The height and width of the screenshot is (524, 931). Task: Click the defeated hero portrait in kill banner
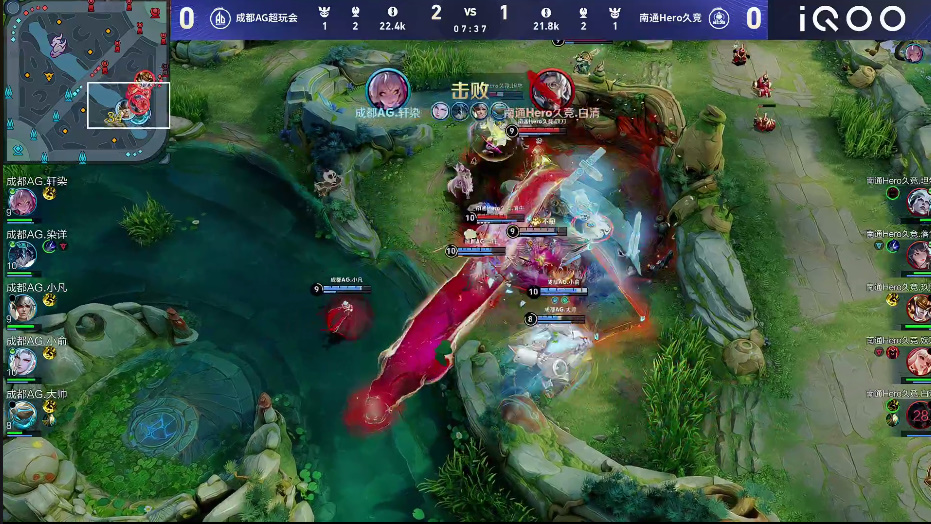[x=549, y=89]
